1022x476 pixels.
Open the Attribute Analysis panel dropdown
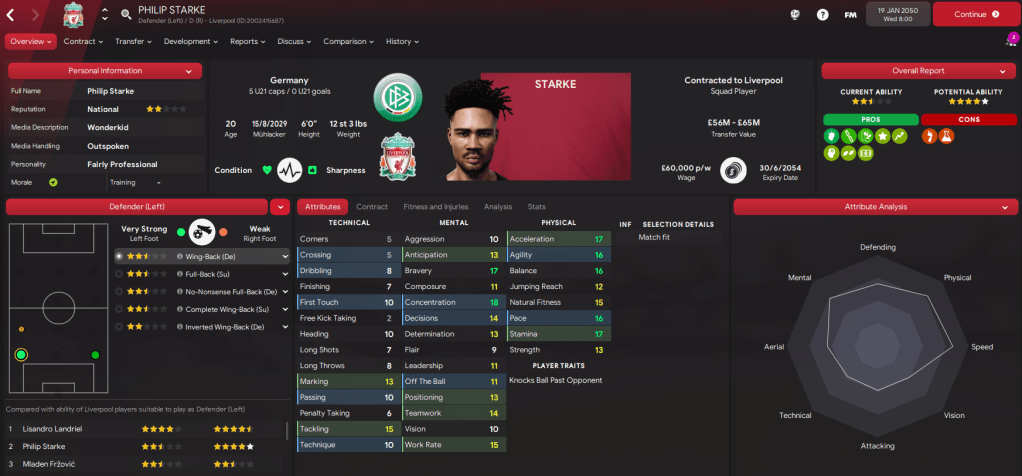pos(1006,207)
